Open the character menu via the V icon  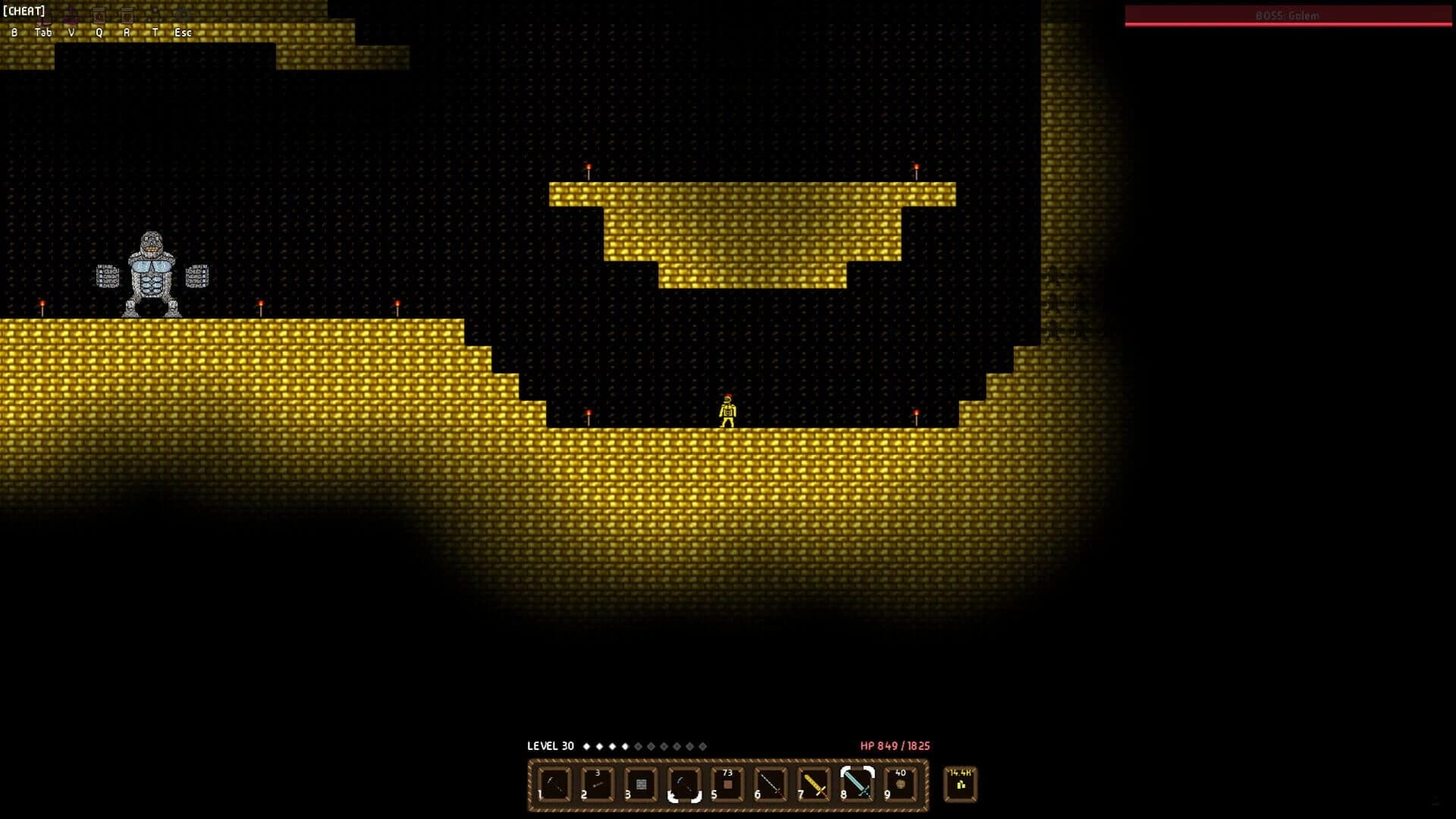[x=71, y=15]
